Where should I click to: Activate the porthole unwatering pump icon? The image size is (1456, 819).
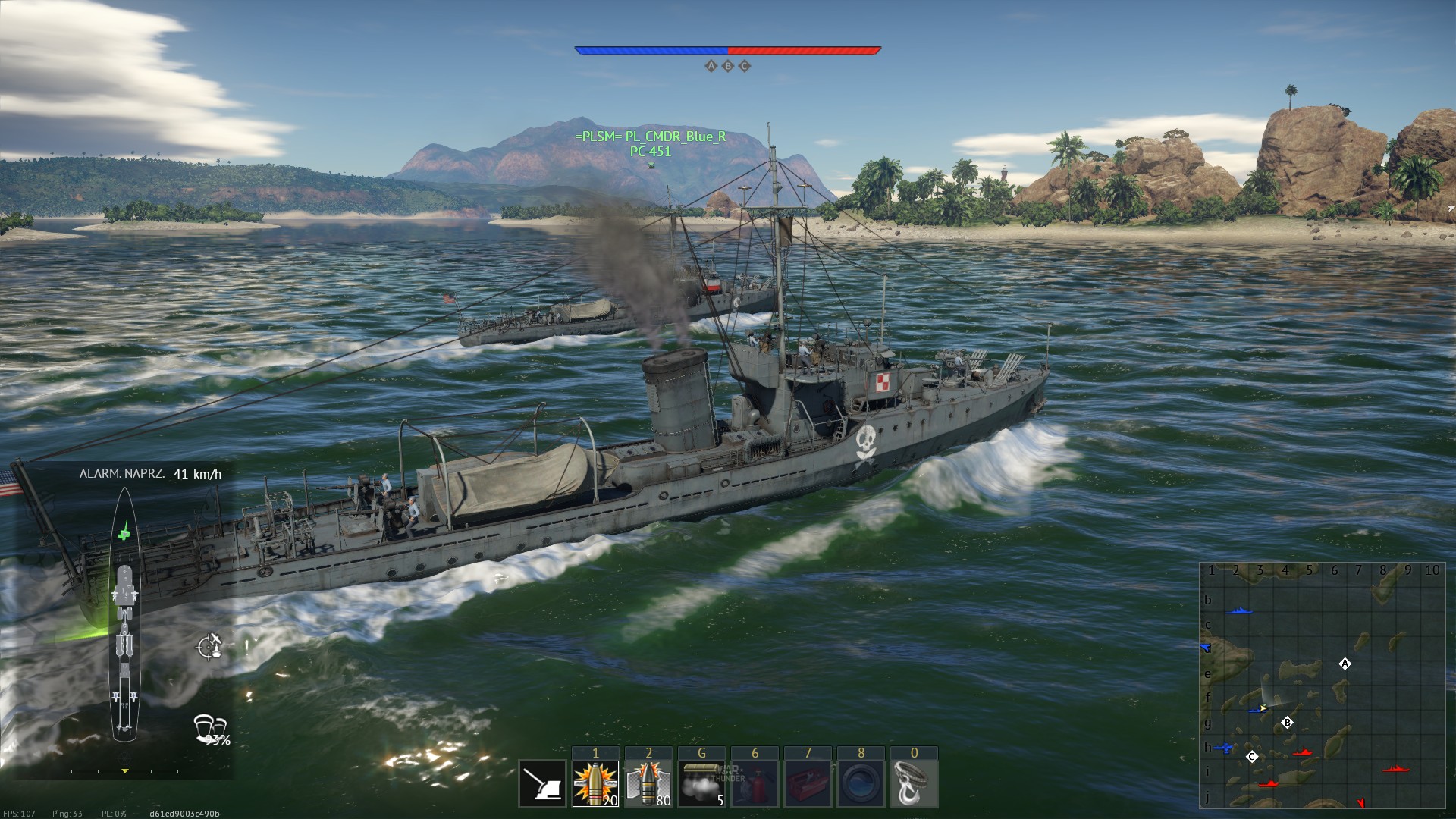(x=861, y=784)
